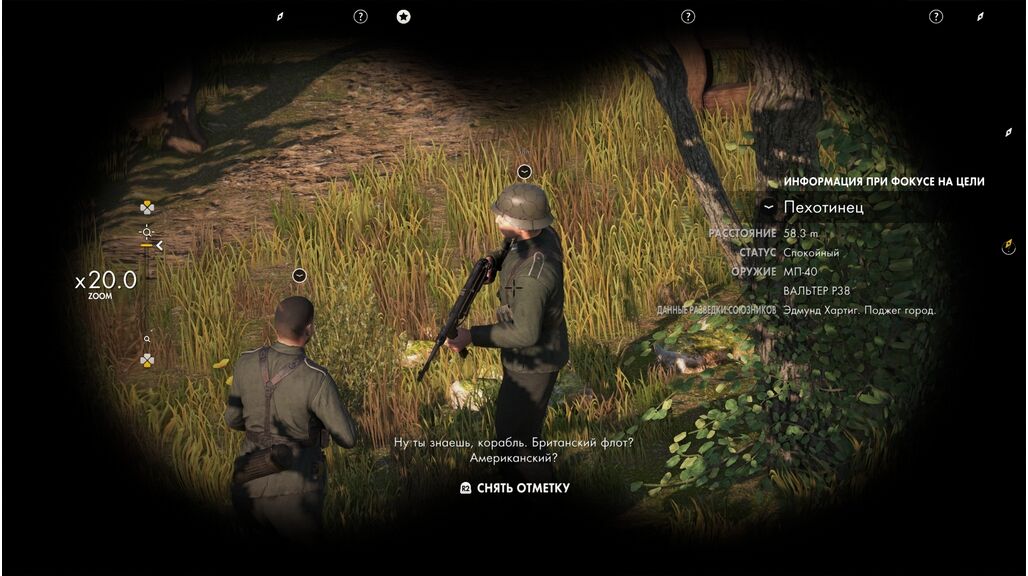This screenshot has height=576, width=1028.
Task: Click the yellow circled compass marker at right edge
Action: [x=1008, y=246]
